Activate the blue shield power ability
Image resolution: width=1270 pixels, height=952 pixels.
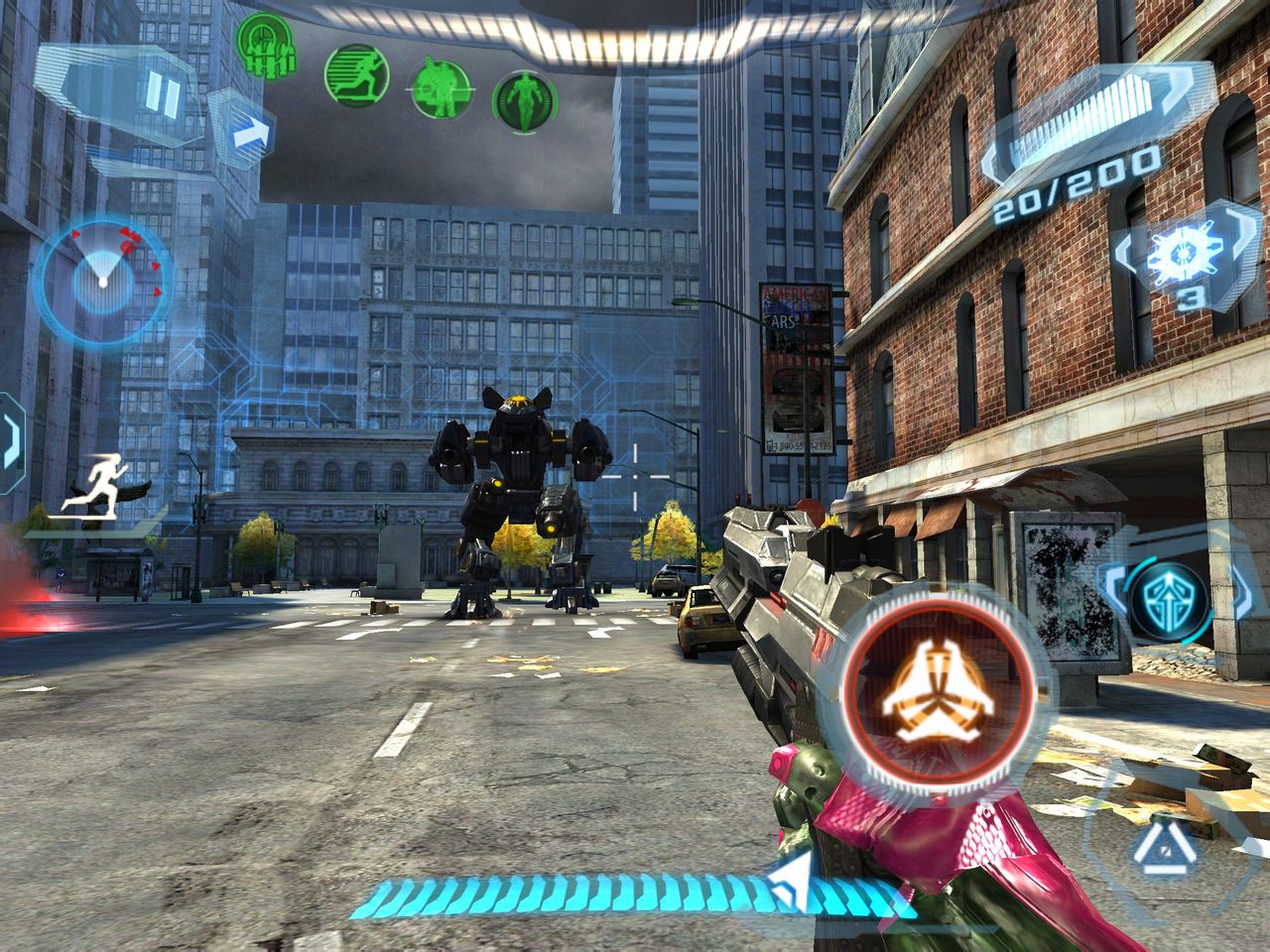1168,599
